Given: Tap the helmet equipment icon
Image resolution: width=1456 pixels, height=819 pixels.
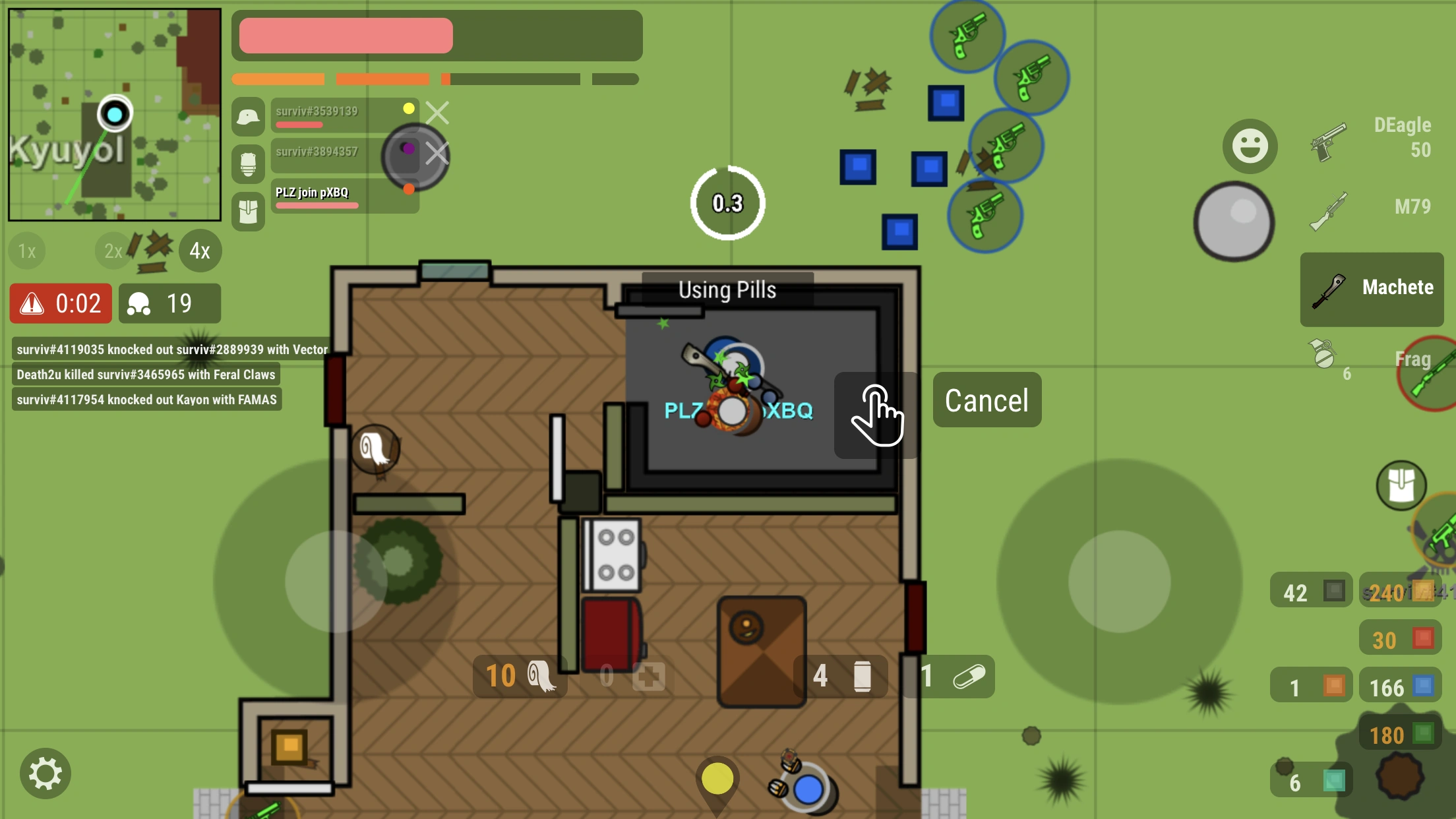Looking at the screenshot, I should tap(248, 117).
